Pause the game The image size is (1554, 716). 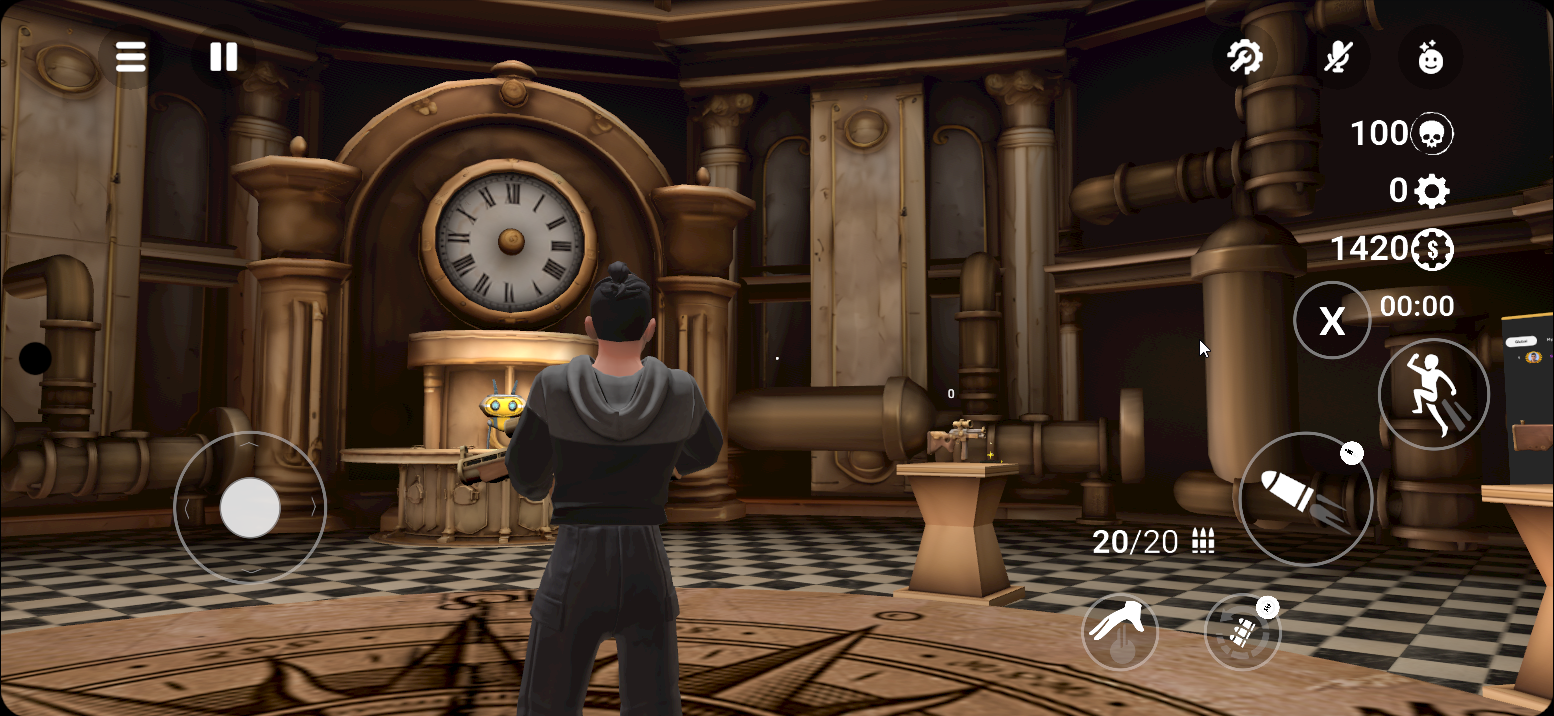pyautogui.click(x=223, y=57)
